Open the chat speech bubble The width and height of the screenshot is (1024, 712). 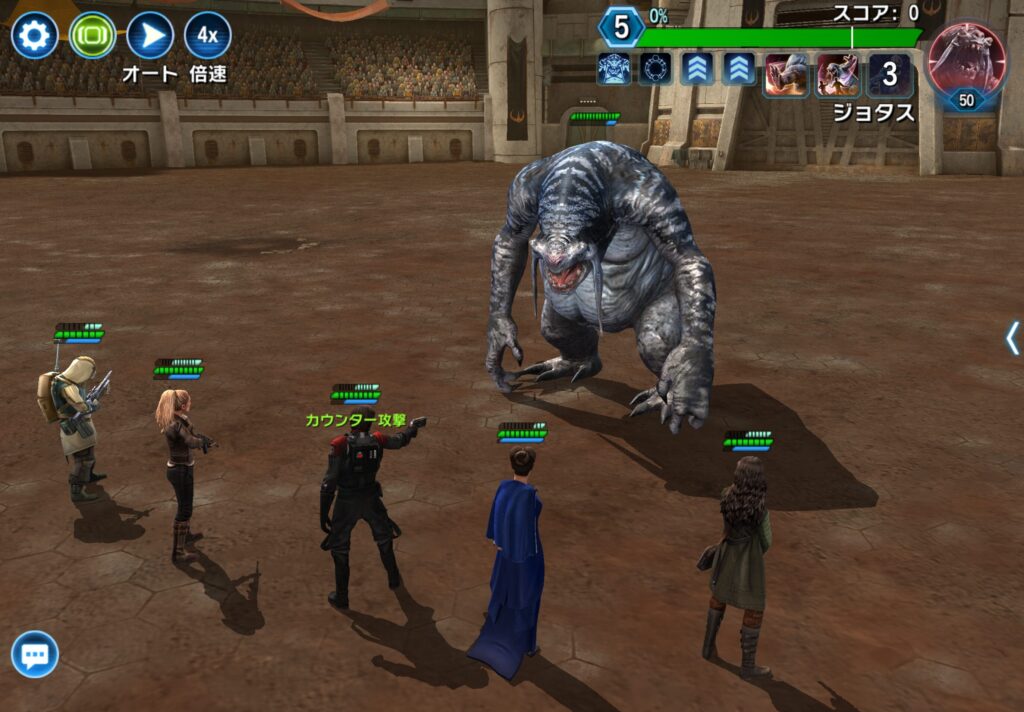[35, 655]
